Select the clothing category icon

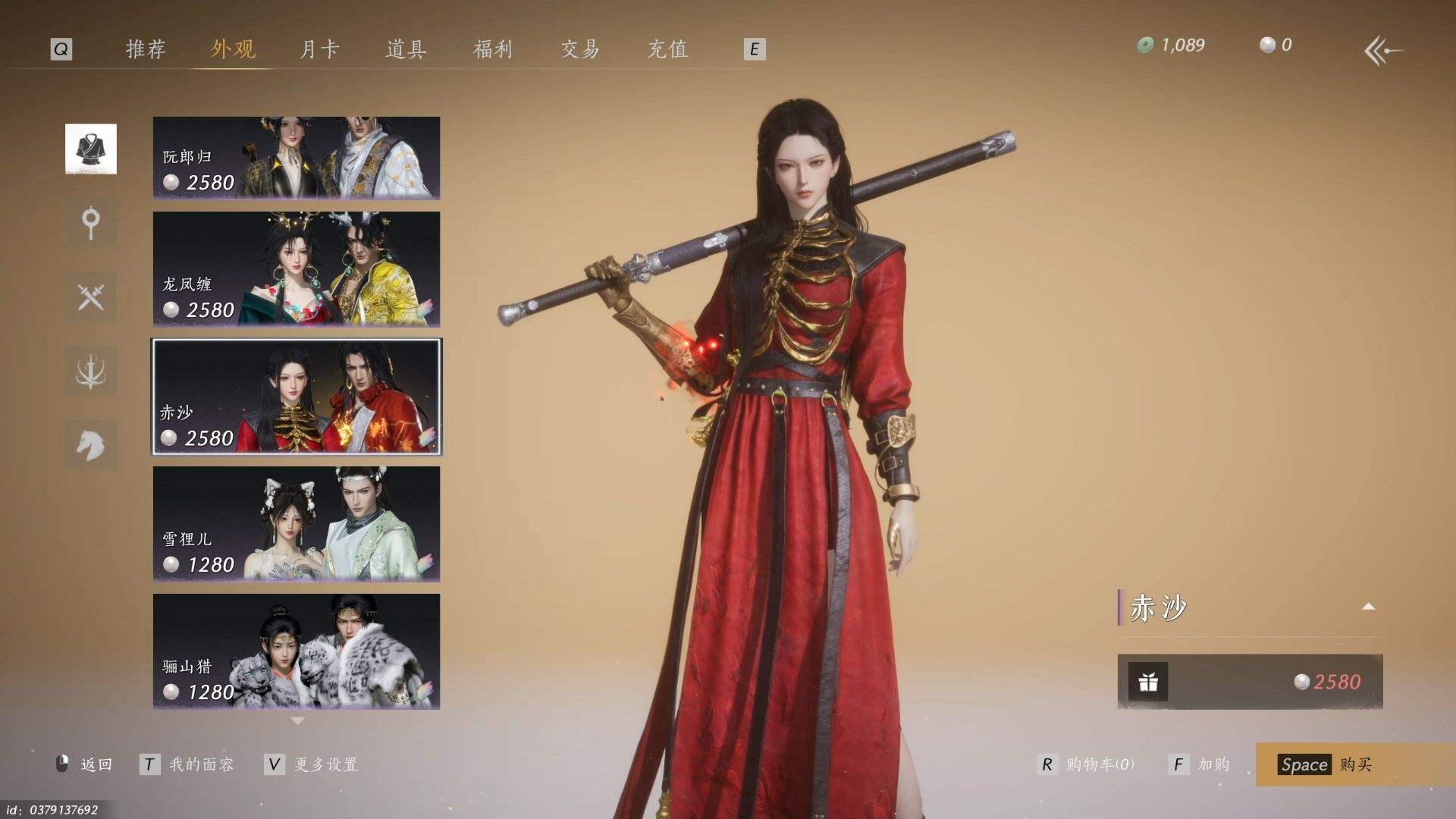coord(91,149)
